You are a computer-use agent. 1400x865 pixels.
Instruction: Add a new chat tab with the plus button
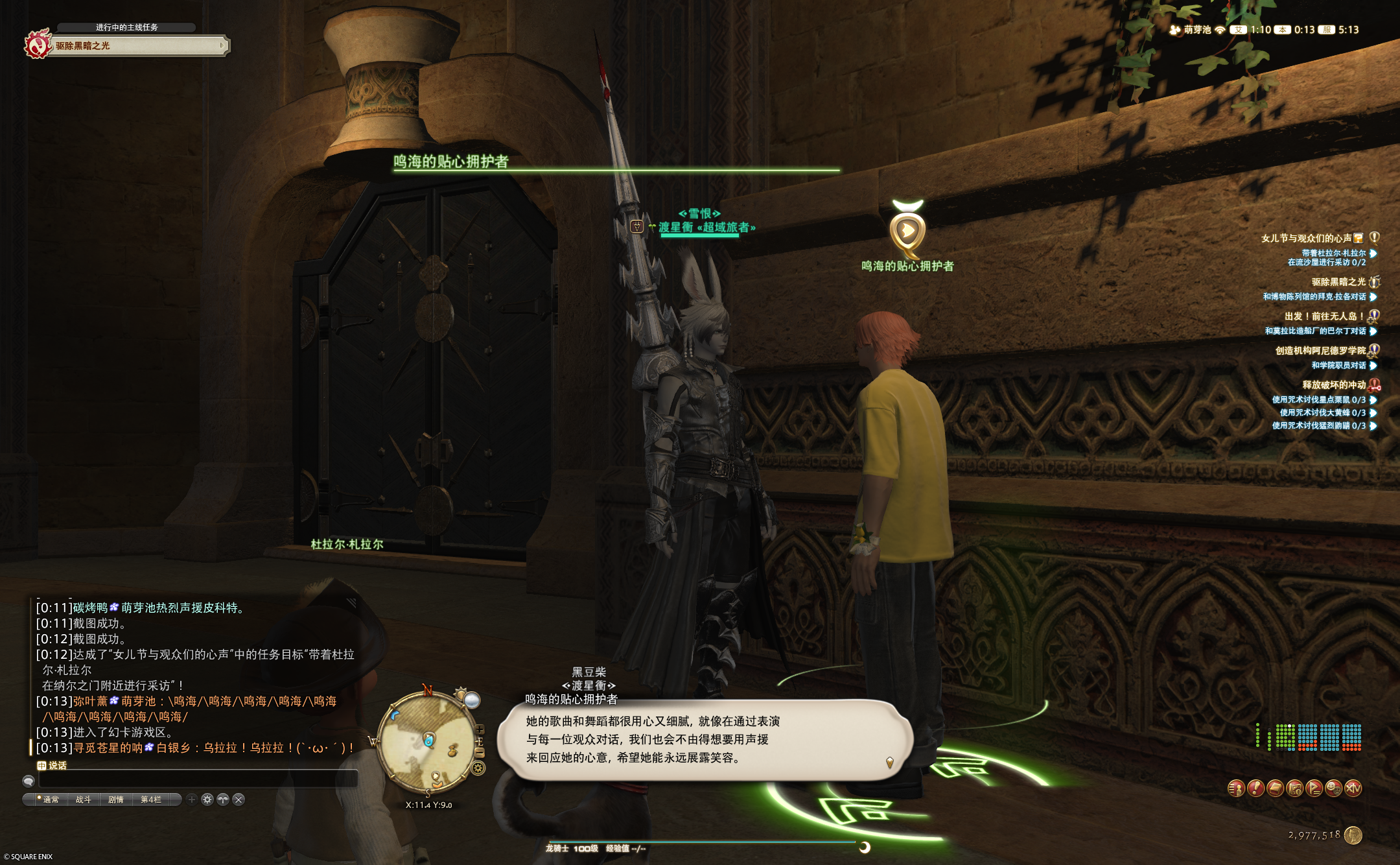click(192, 800)
